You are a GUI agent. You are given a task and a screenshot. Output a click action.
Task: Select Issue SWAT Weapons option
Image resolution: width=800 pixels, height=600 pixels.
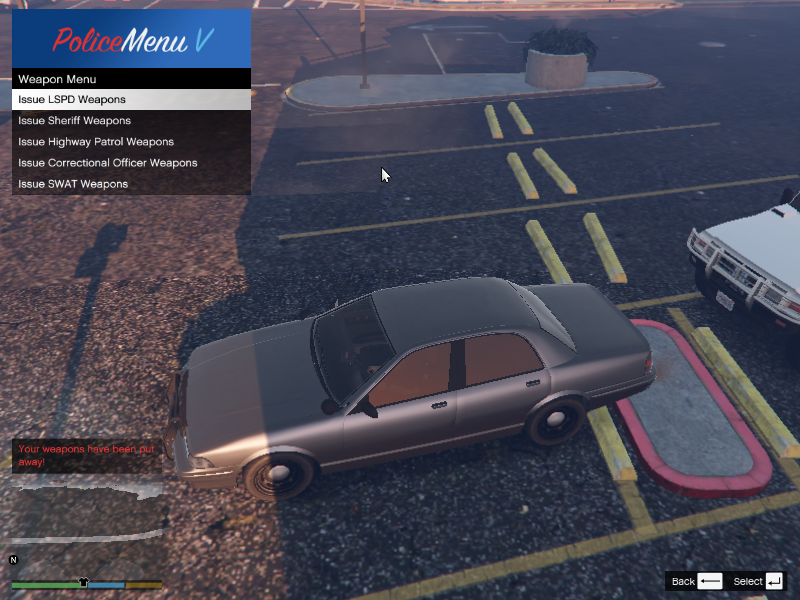(131, 184)
